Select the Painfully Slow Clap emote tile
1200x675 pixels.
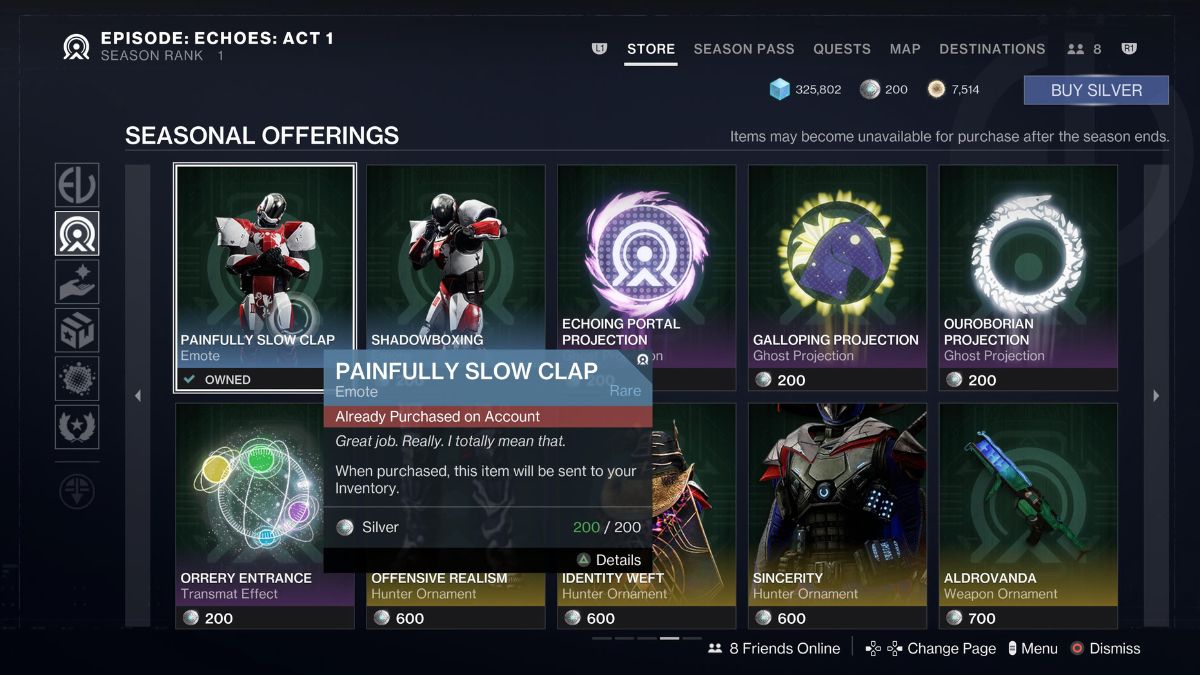click(x=265, y=260)
